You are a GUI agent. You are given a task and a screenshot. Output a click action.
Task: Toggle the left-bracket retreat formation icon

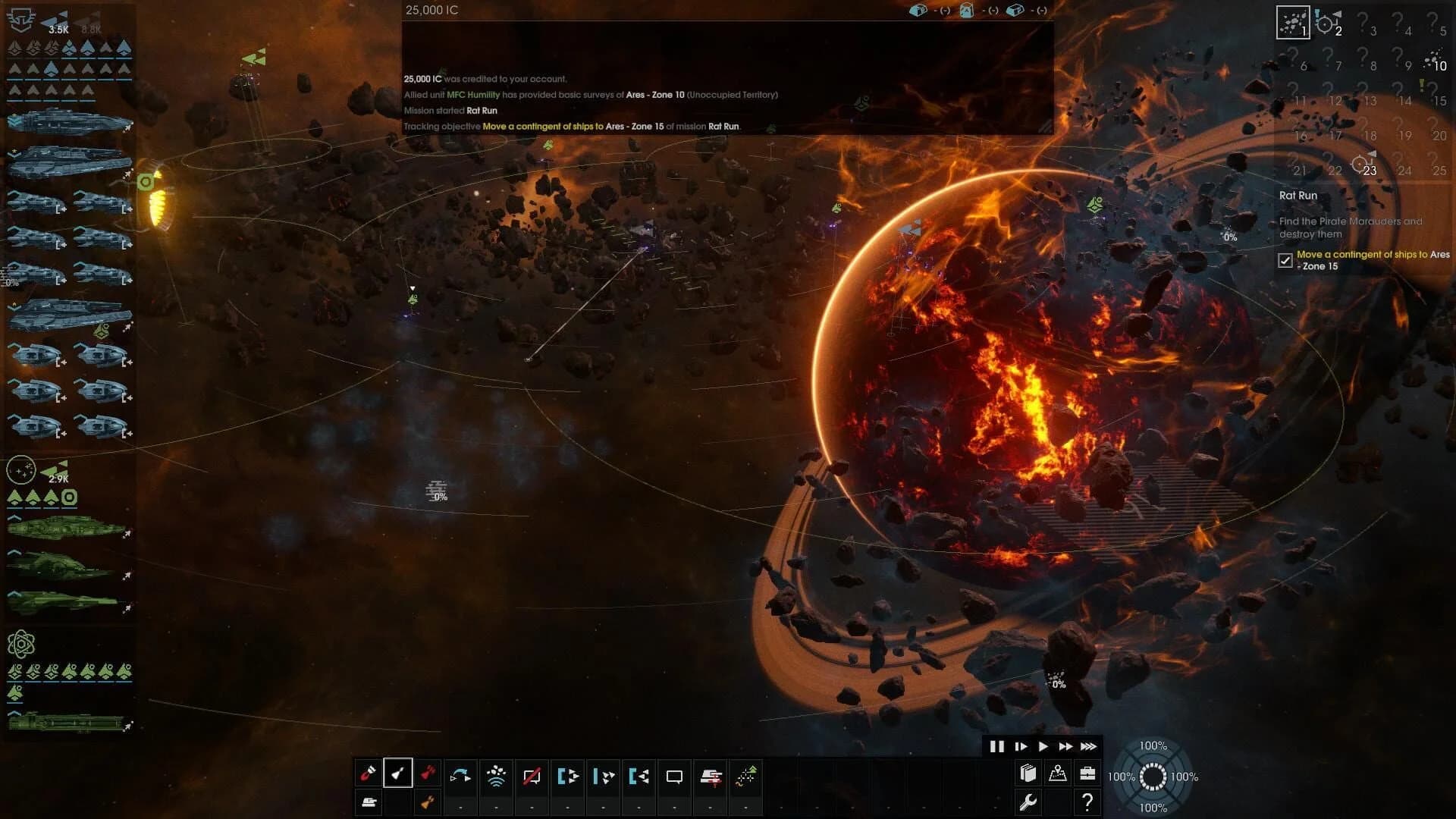639,775
